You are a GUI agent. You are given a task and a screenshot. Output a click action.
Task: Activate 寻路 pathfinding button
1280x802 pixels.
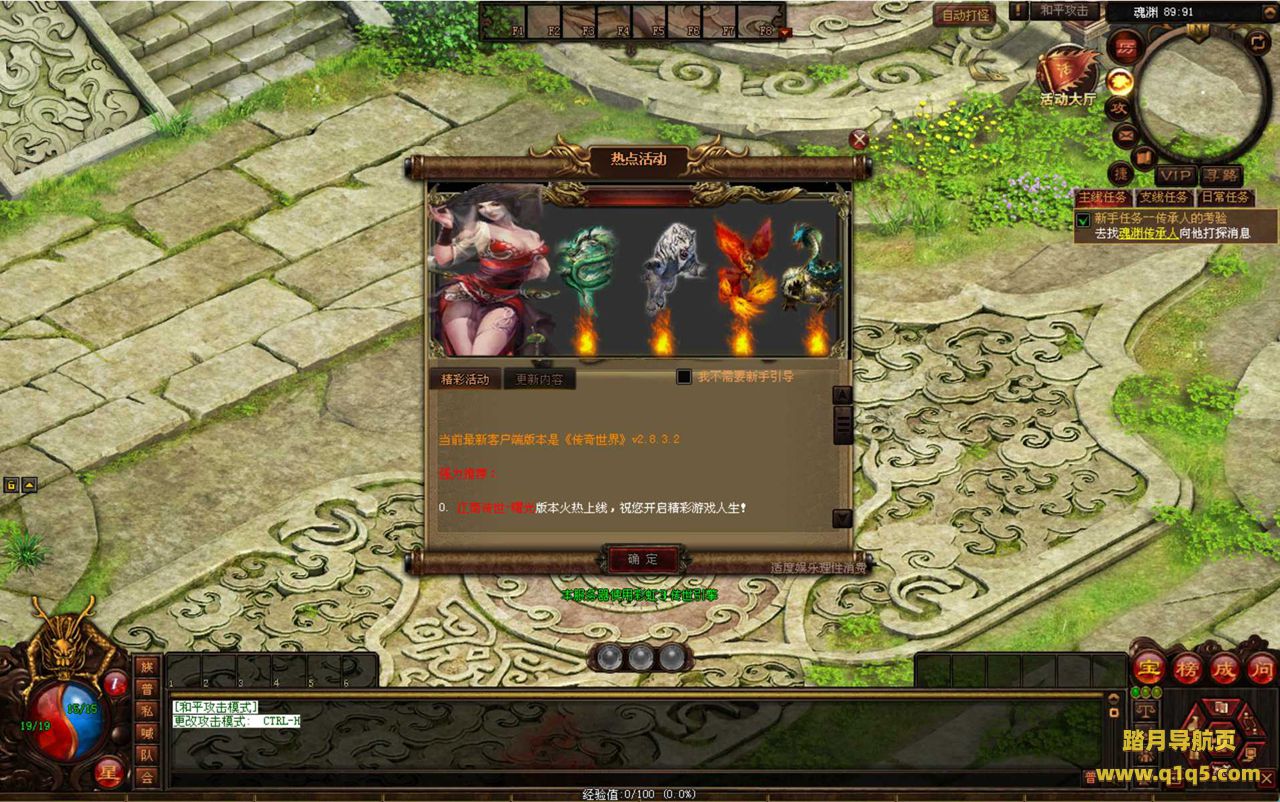point(1220,176)
